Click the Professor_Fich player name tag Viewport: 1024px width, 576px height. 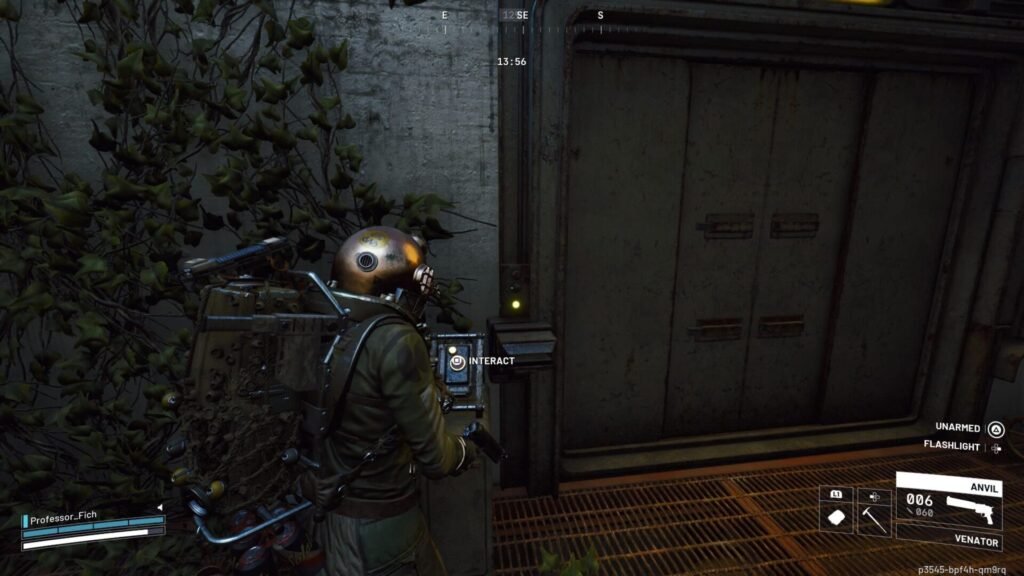[68, 519]
